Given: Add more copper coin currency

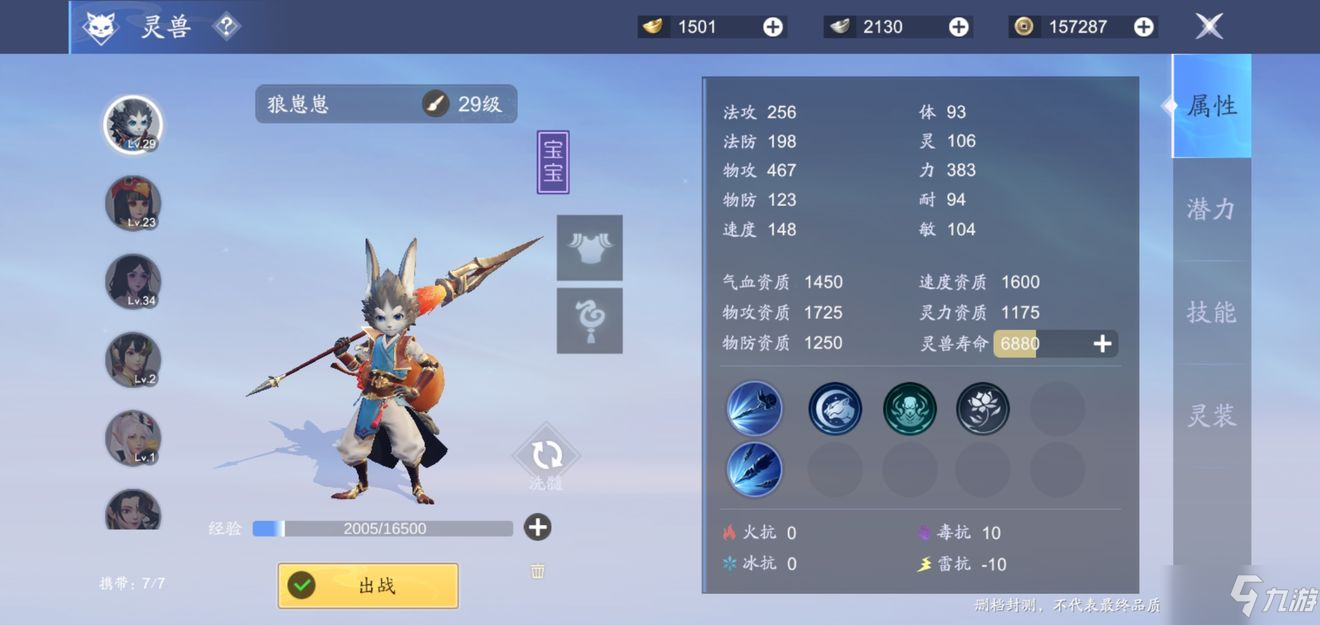Looking at the screenshot, I should [x=1143, y=27].
